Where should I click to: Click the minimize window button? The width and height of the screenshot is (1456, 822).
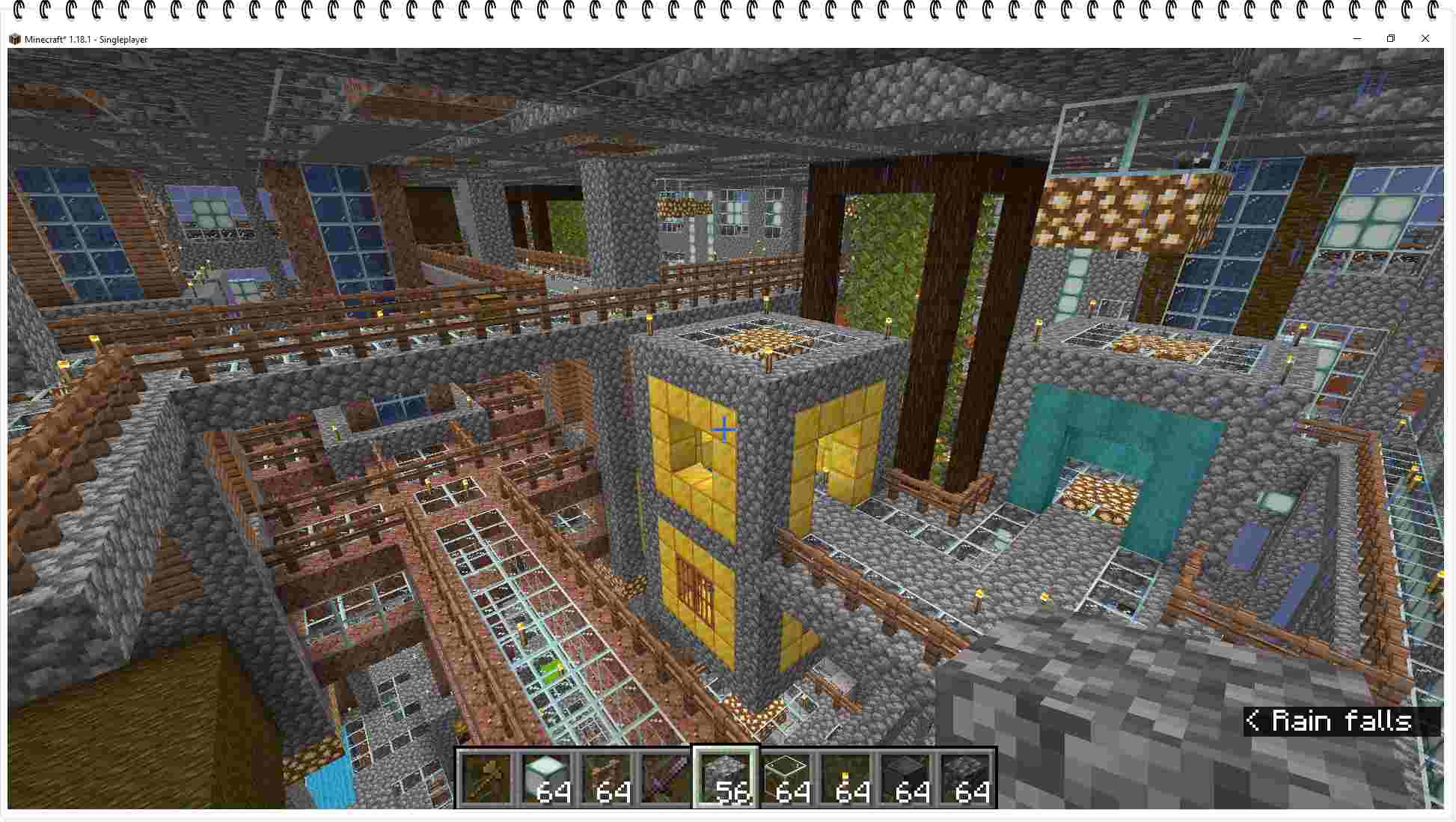[x=1356, y=38]
